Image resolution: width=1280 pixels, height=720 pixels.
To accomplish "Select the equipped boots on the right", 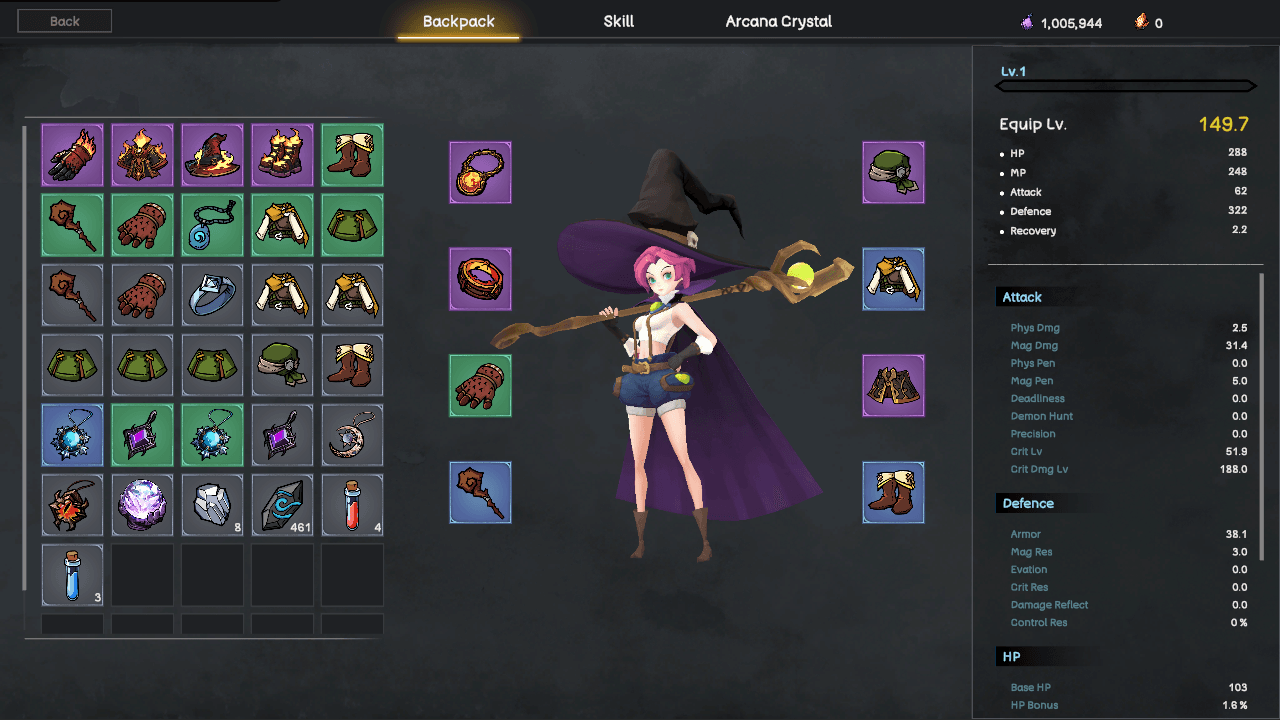I will pyautogui.click(x=893, y=493).
